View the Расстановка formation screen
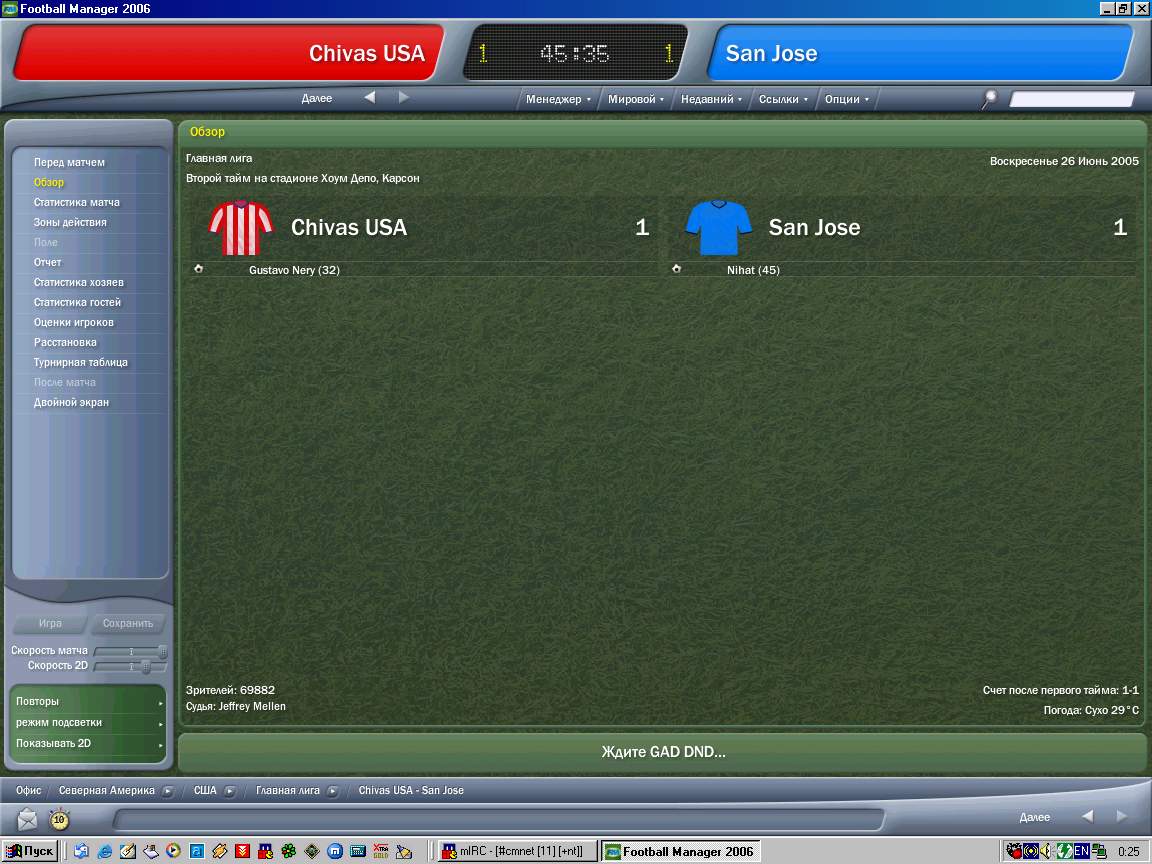 (x=65, y=342)
